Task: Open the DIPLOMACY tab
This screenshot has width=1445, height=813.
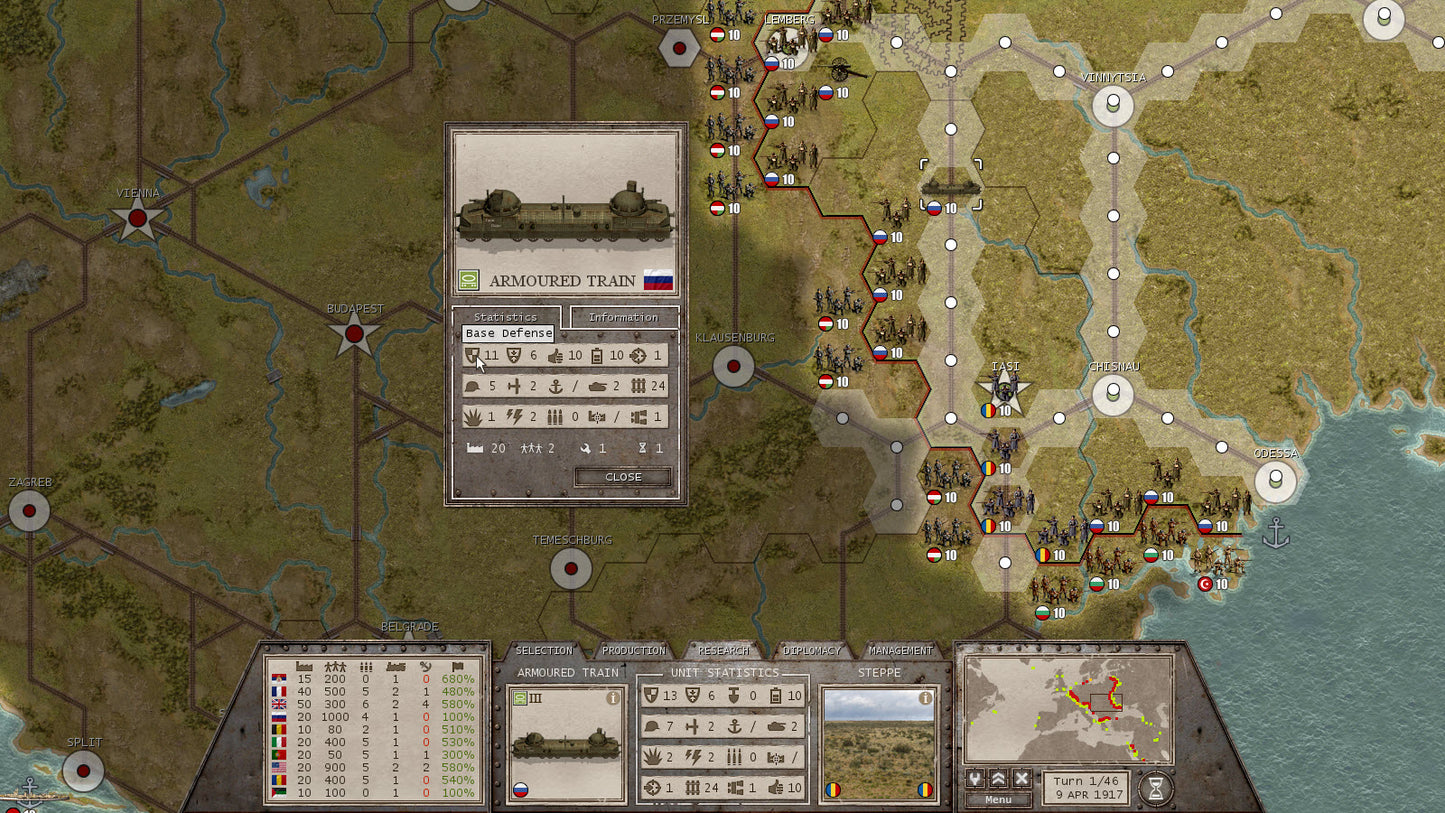Action: [811, 651]
